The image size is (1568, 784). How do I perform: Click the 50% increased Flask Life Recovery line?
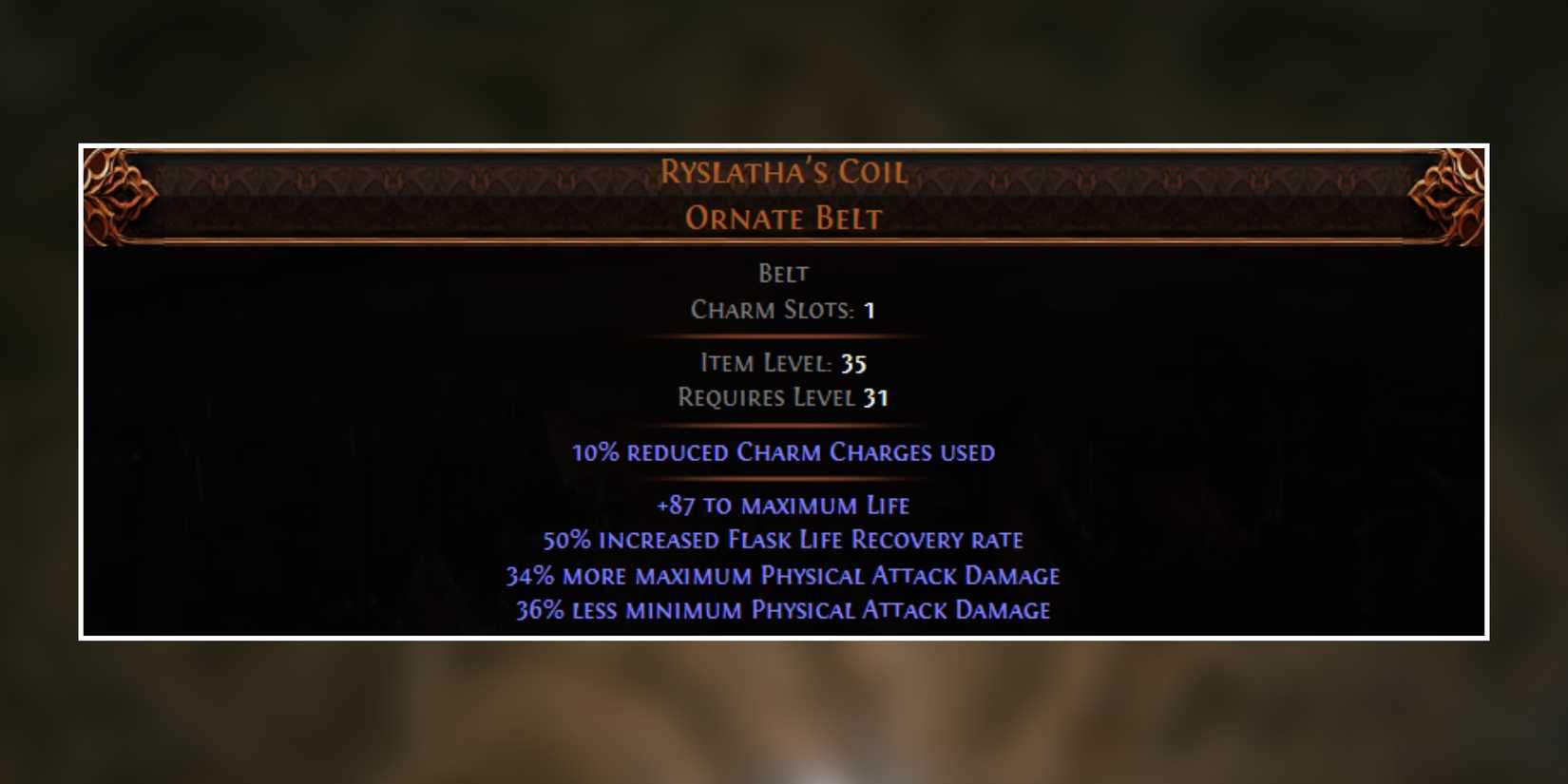[782, 540]
